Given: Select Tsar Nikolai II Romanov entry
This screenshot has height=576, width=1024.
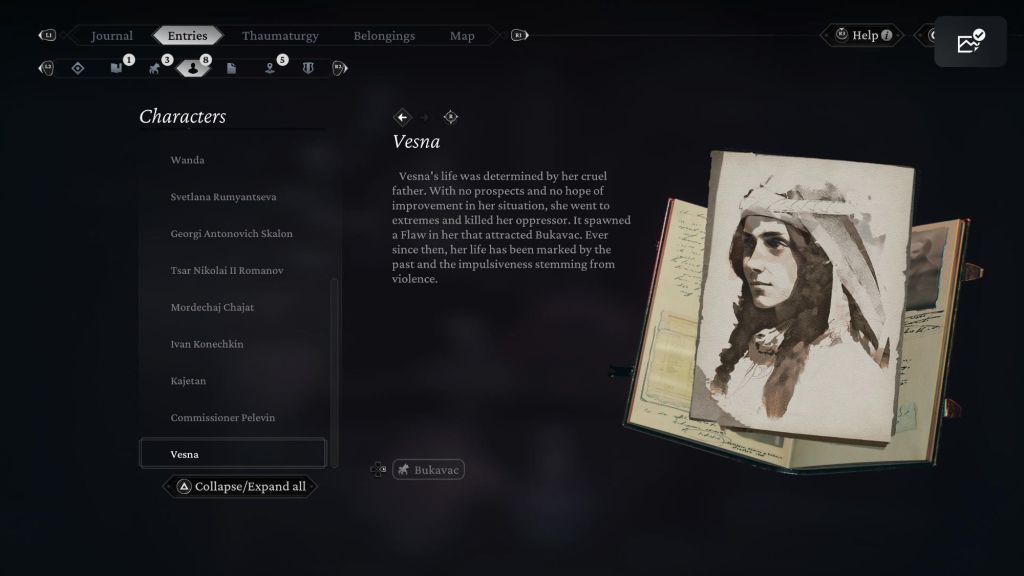Looking at the screenshot, I should 227,271.
